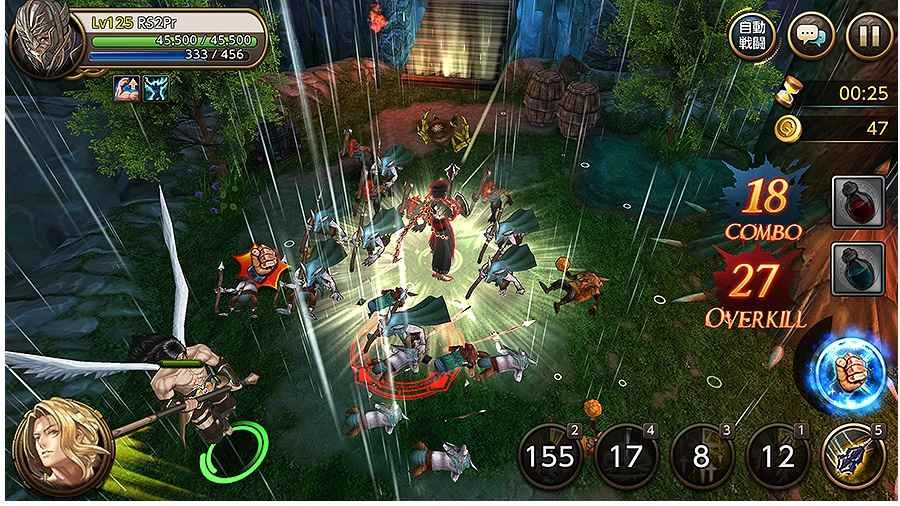Open the chat speech bubble
Screen dimensions: 900x506
coord(810,36)
